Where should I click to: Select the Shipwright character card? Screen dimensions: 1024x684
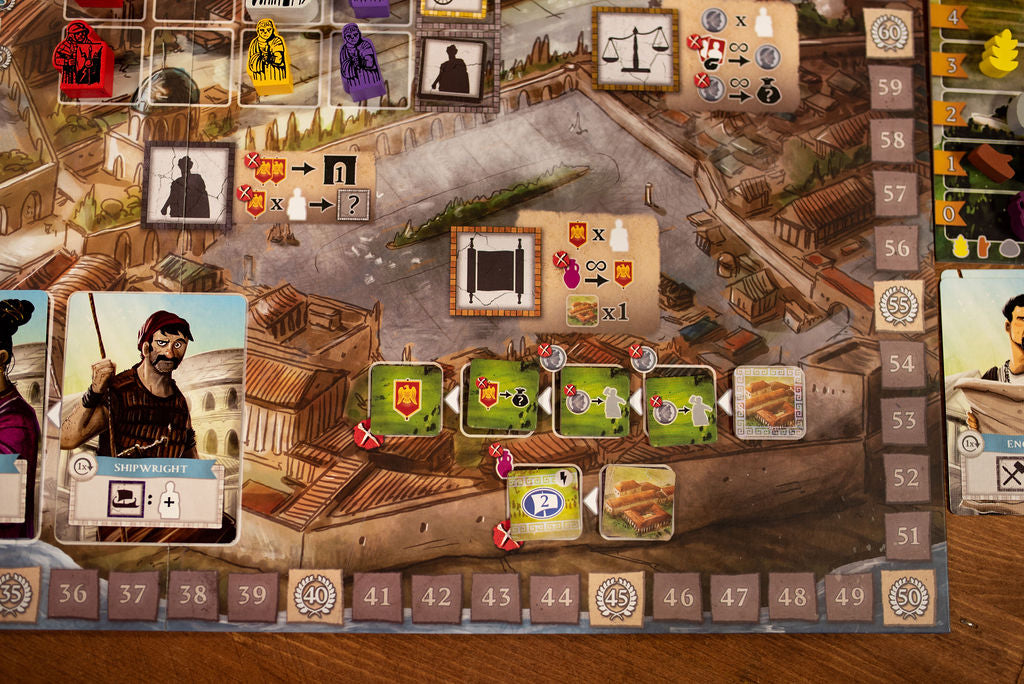coord(155,418)
